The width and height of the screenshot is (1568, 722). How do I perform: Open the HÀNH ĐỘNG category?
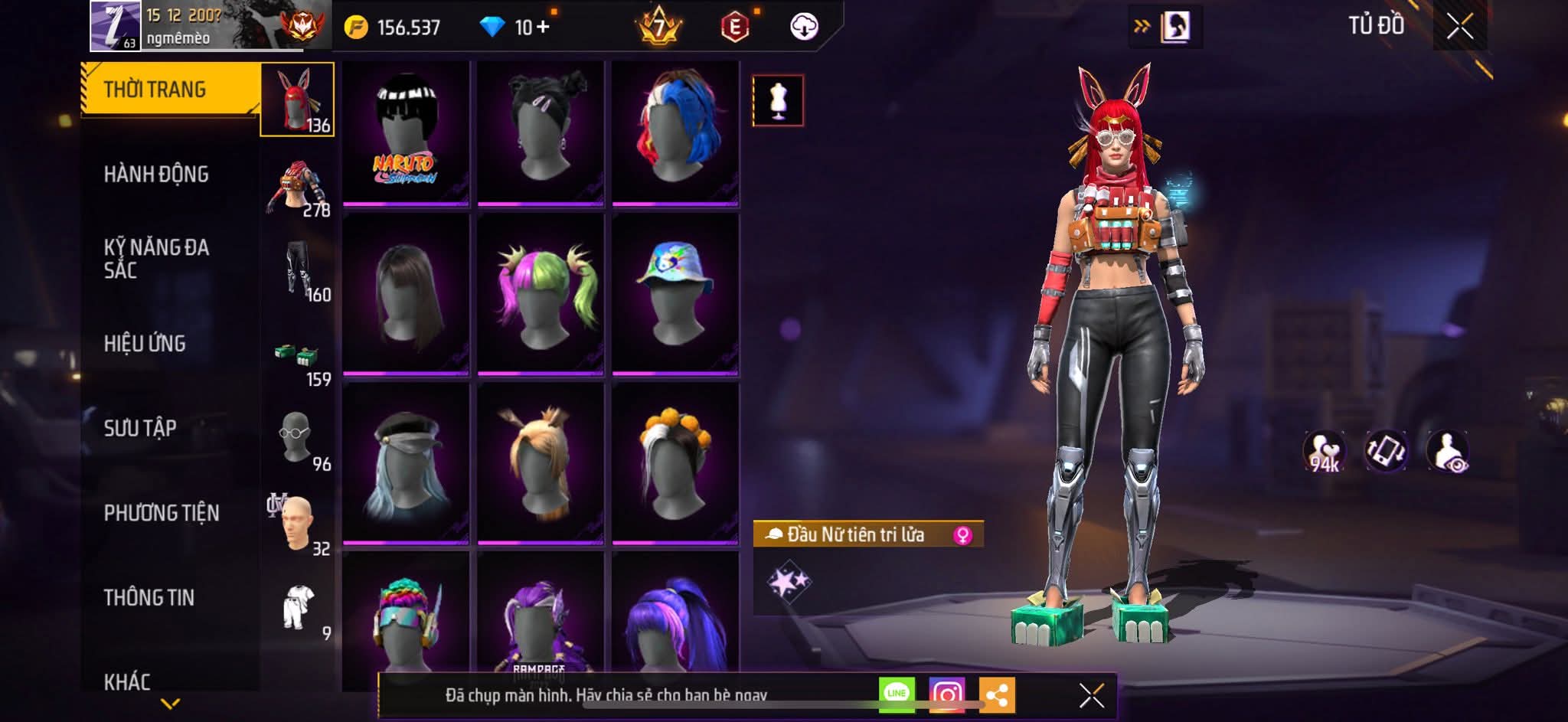click(x=156, y=175)
